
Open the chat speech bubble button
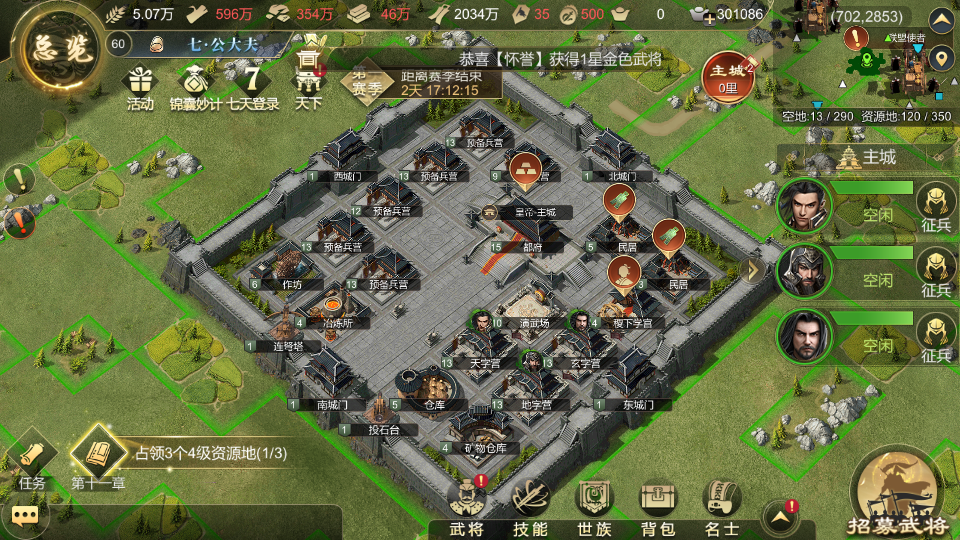[x=25, y=516]
